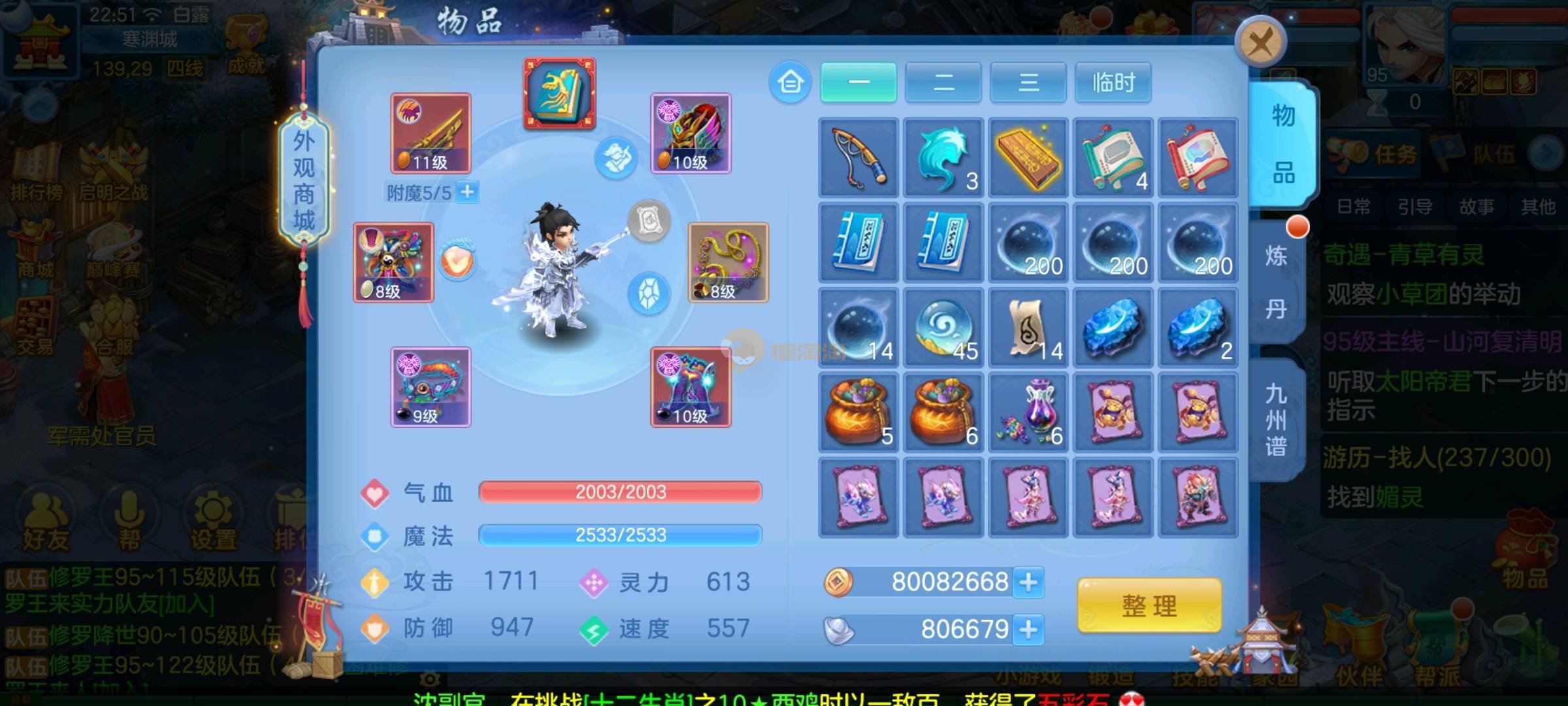Click the 附魔 enchant plus button

point(467,192)
